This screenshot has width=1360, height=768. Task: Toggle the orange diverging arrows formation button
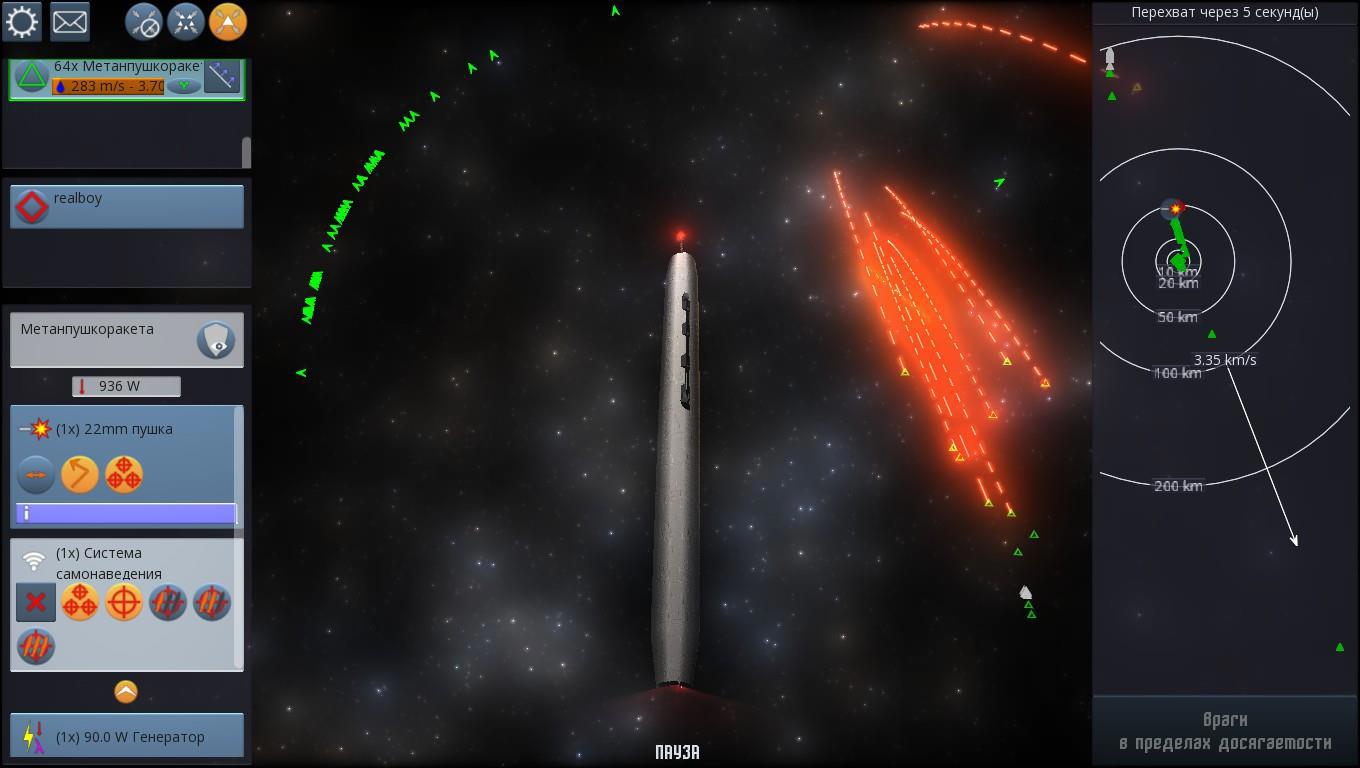point(228,21)
